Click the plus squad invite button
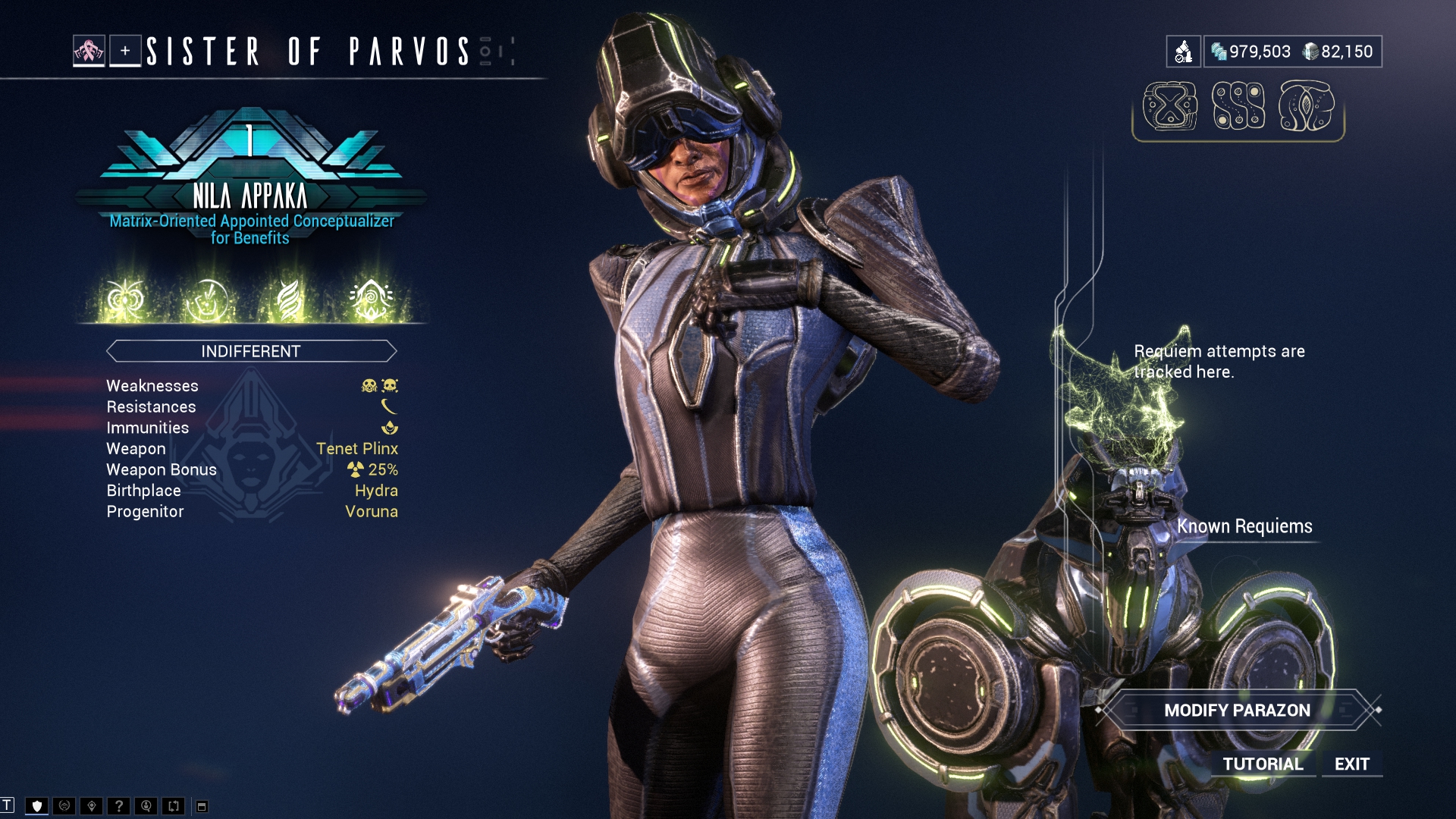This screenshot has width=1456, height=819. (125, 52)
